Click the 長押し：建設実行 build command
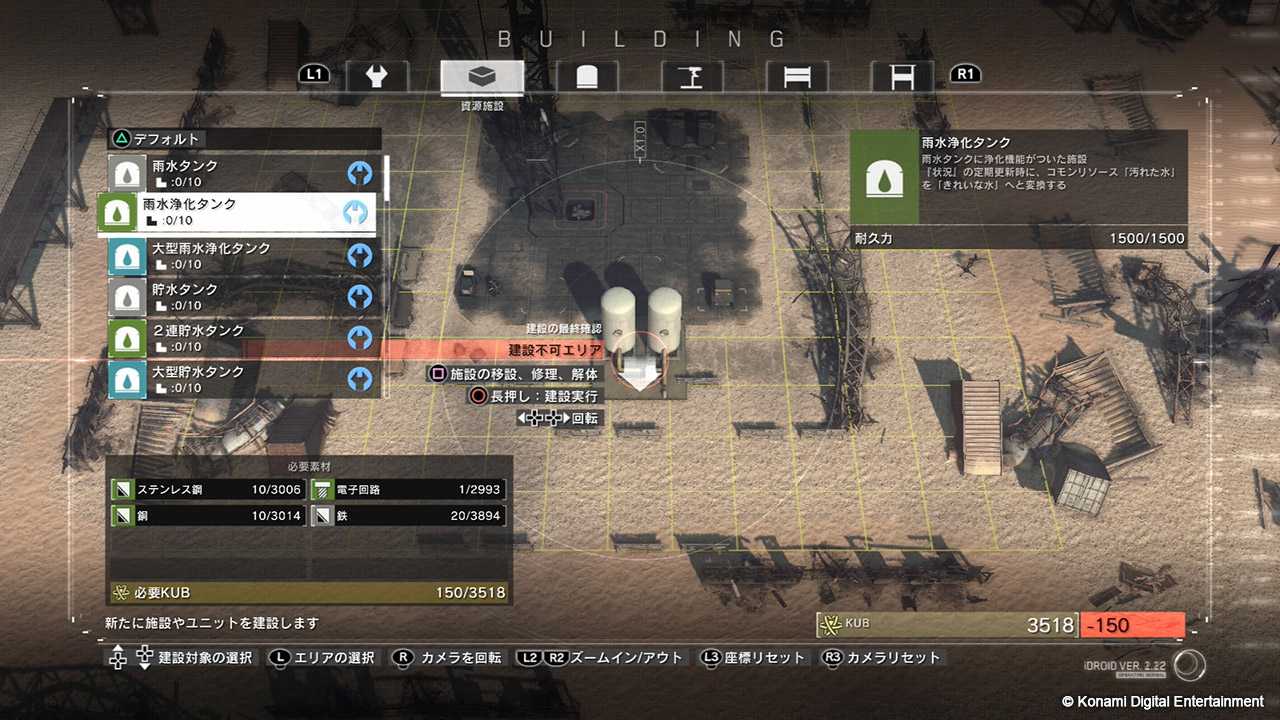The height and width of the screenshot is (720, 1280). (535, 395)
